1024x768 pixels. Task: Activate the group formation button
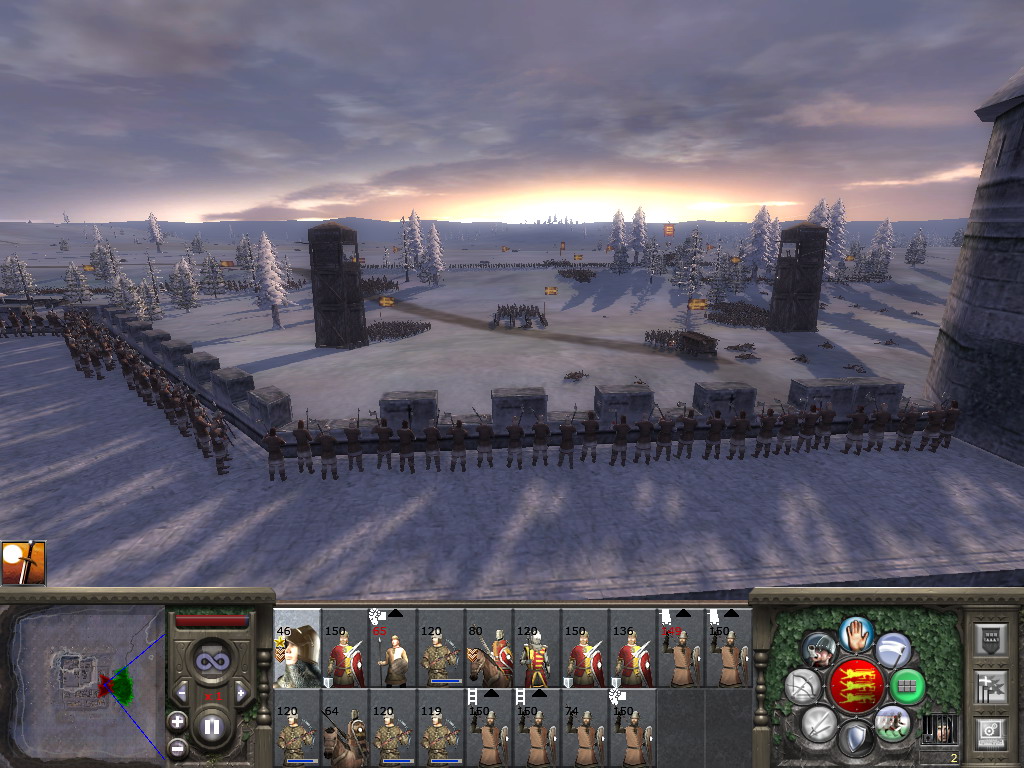coord(907,686)
